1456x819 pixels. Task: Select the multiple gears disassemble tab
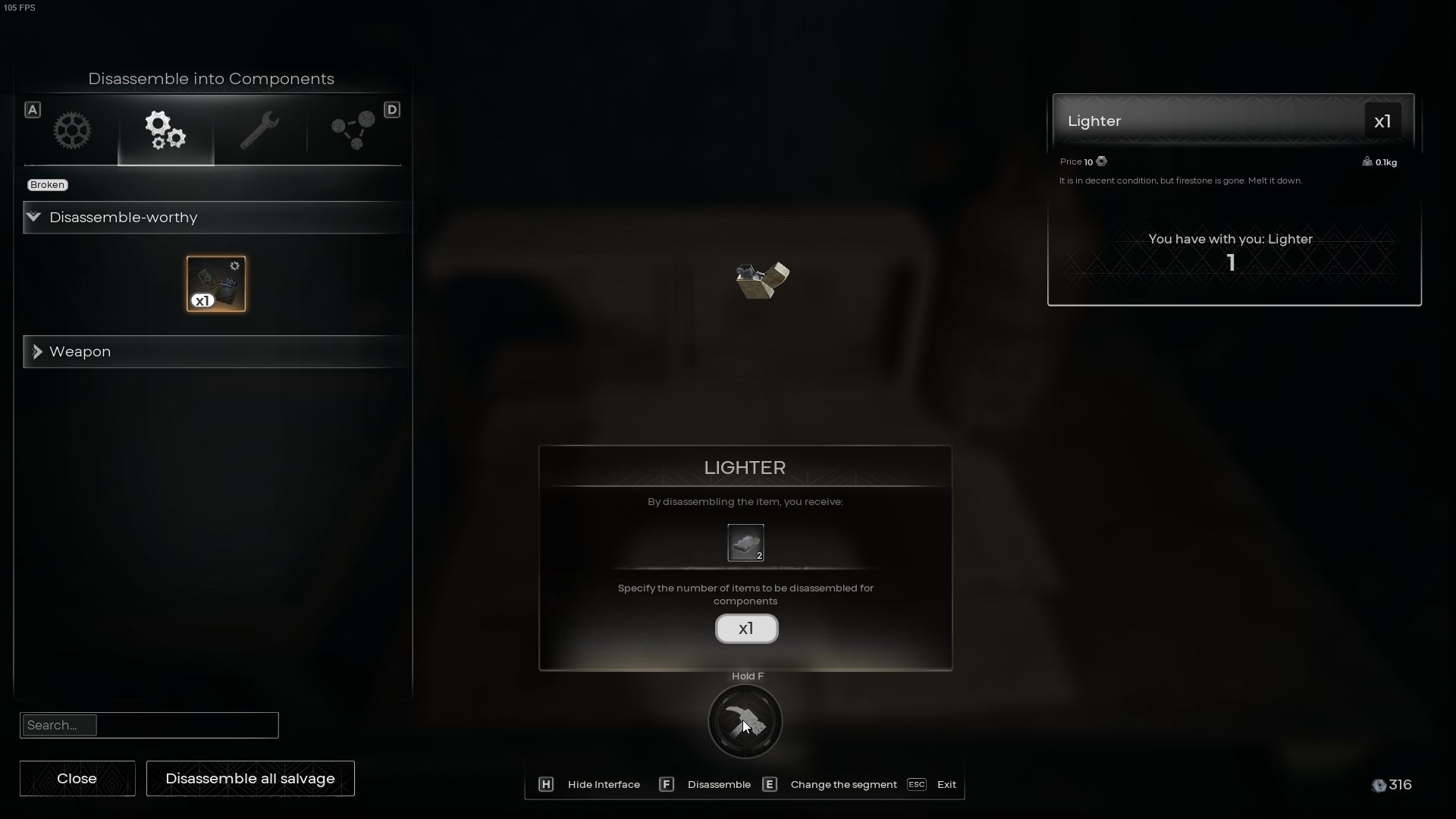[x=165, y=130]
